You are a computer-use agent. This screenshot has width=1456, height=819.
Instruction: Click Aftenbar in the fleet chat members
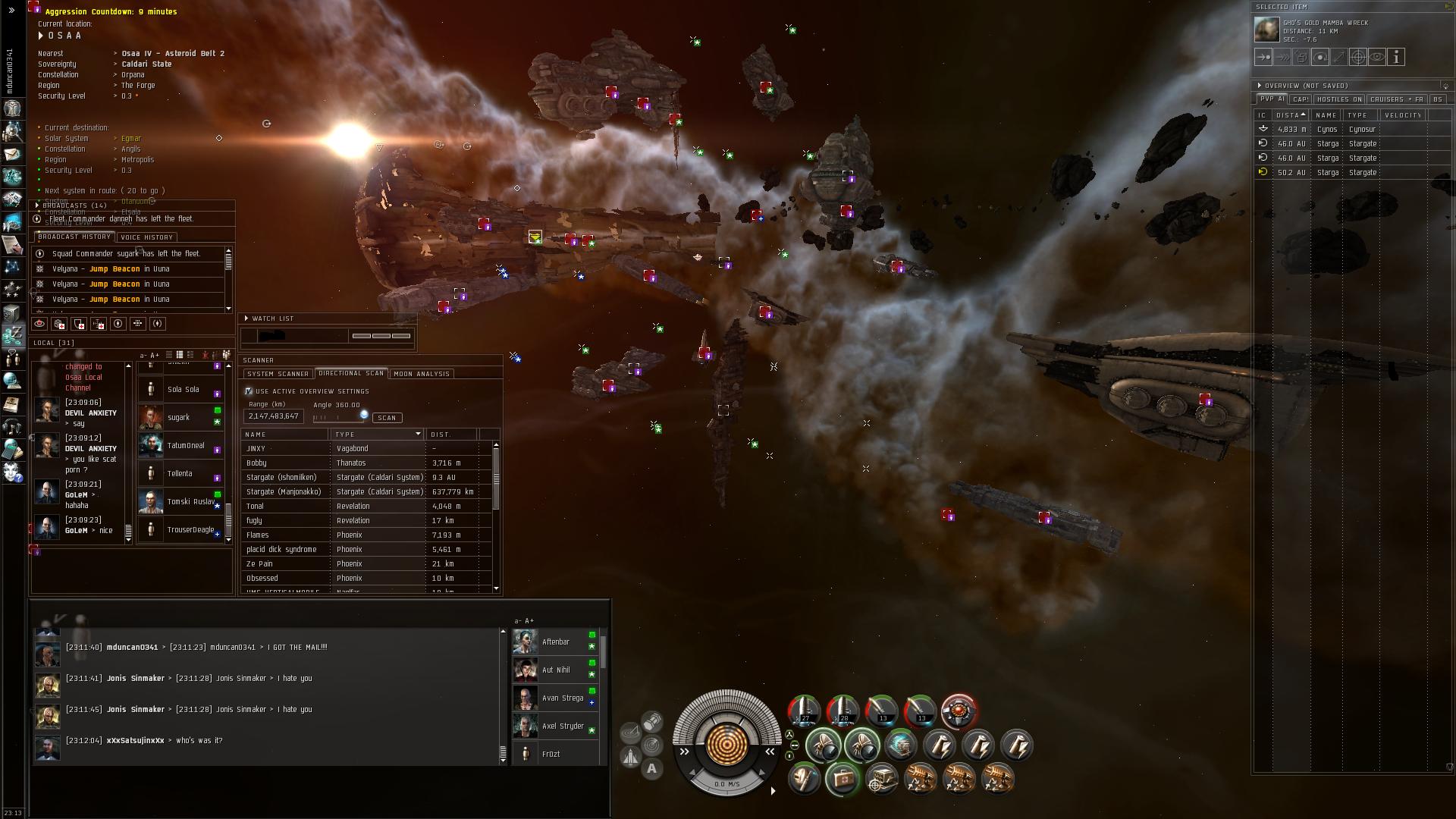pyautogui.click(x=556, y=642)
